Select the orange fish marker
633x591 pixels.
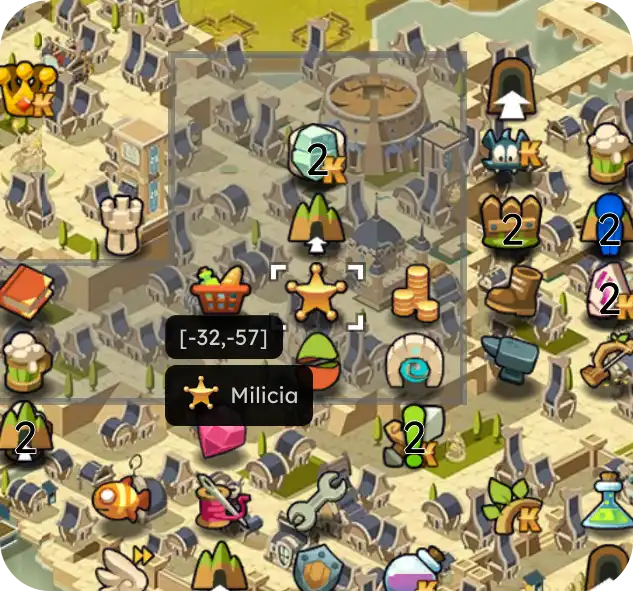[120, 495]
